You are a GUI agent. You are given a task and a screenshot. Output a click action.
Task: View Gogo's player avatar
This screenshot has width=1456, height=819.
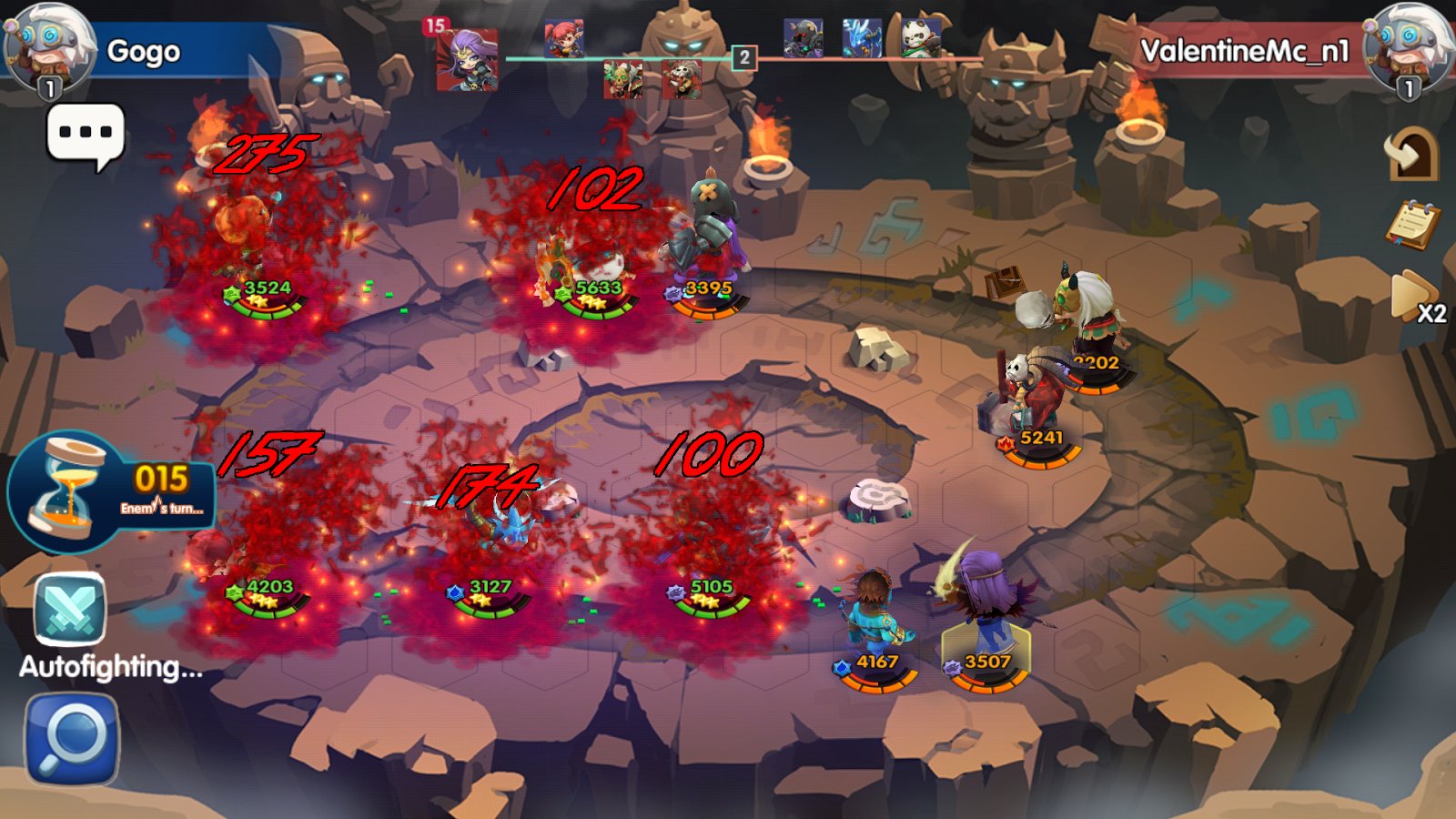click(47, 47)
